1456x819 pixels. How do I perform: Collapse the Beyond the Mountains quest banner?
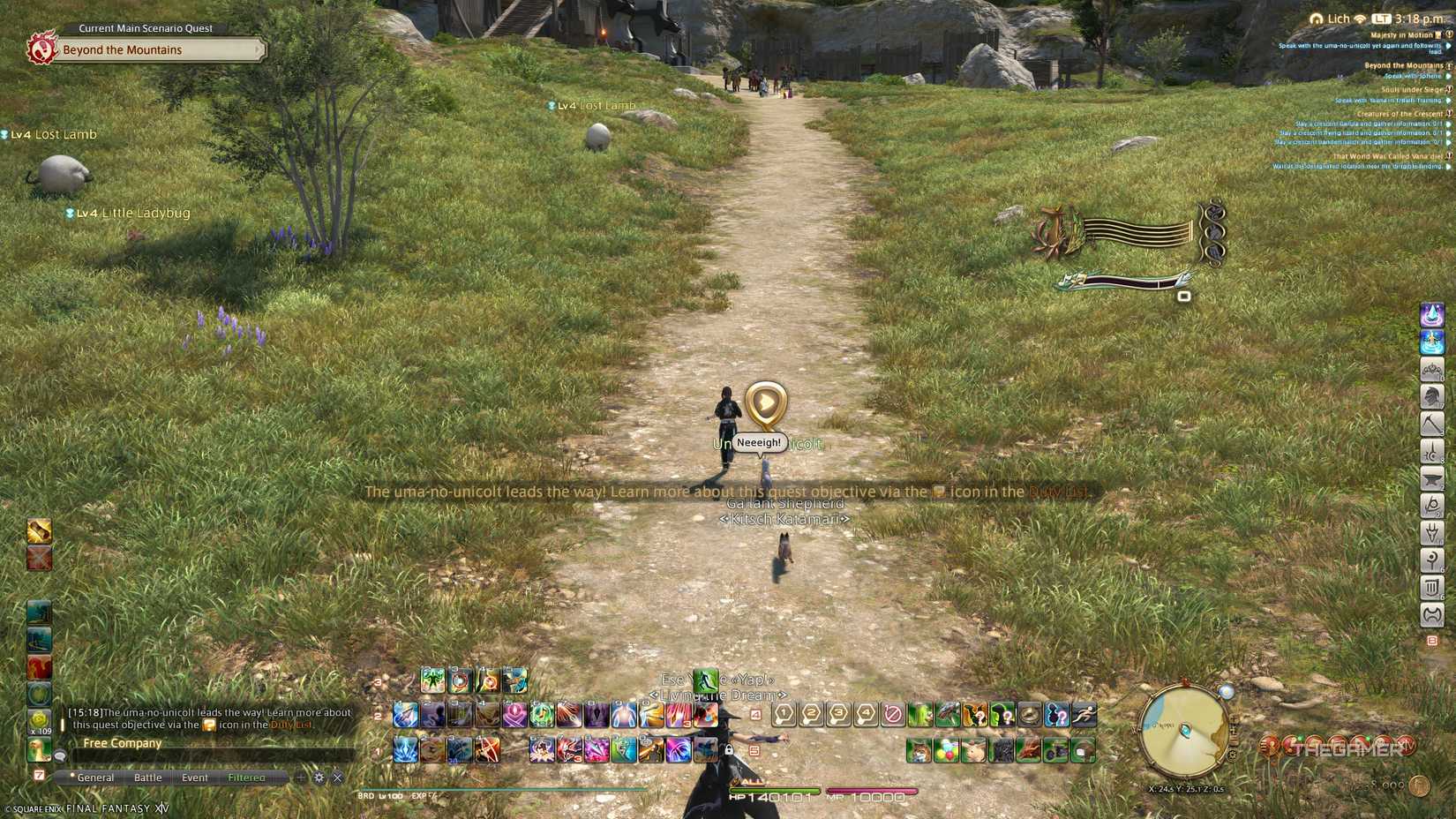coord(259,50)
